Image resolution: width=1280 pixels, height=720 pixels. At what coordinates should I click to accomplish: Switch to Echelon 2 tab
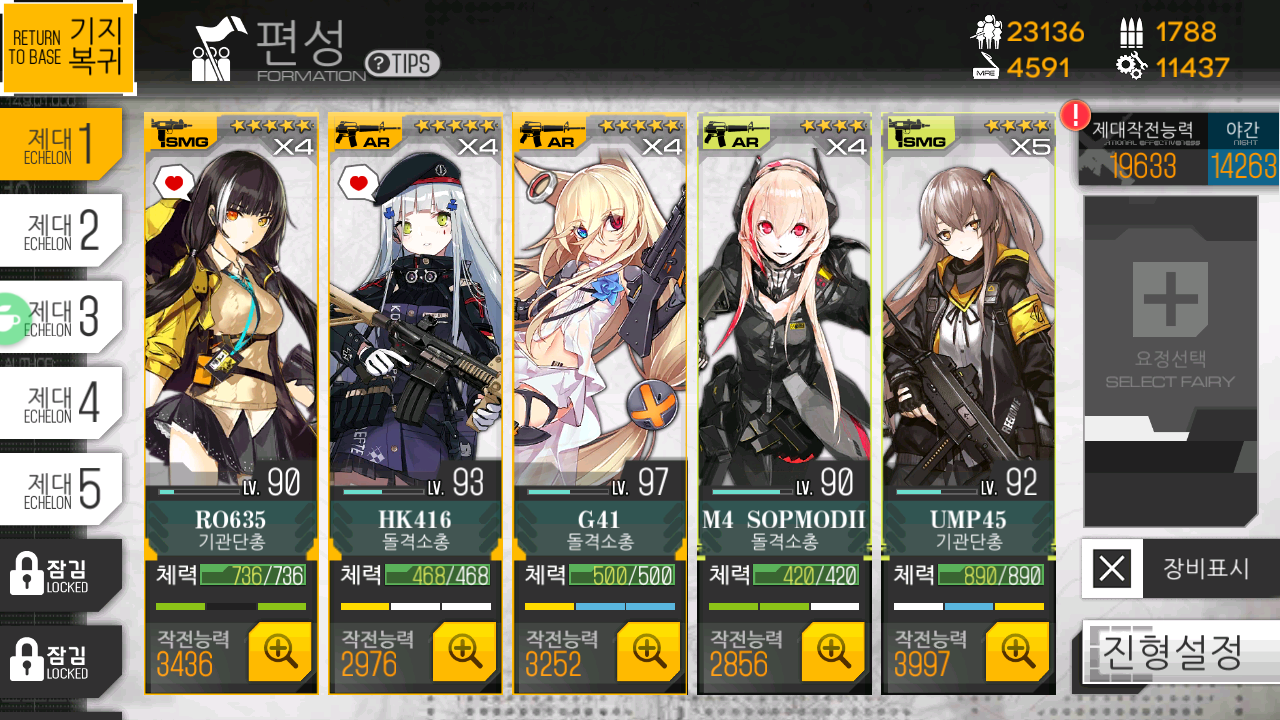click(x=62, y=230)
